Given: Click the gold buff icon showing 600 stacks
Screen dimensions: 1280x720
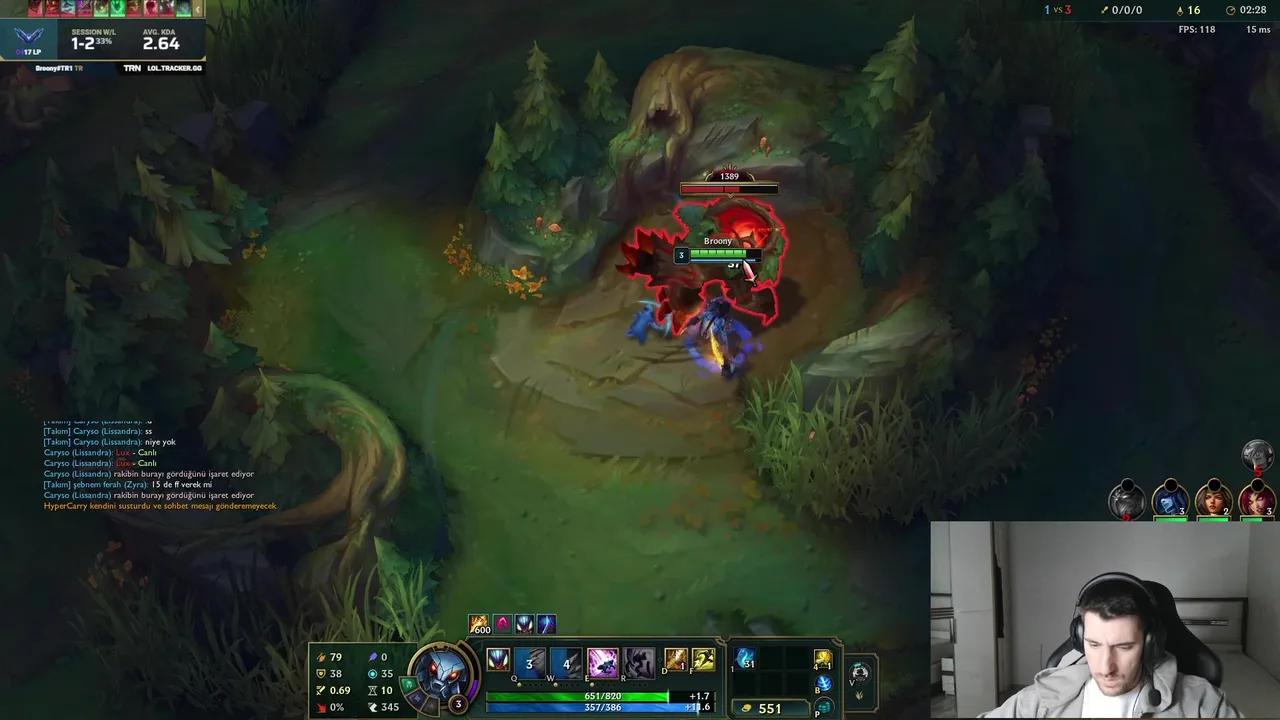Looking at the screenshot, I should (478, 624).
